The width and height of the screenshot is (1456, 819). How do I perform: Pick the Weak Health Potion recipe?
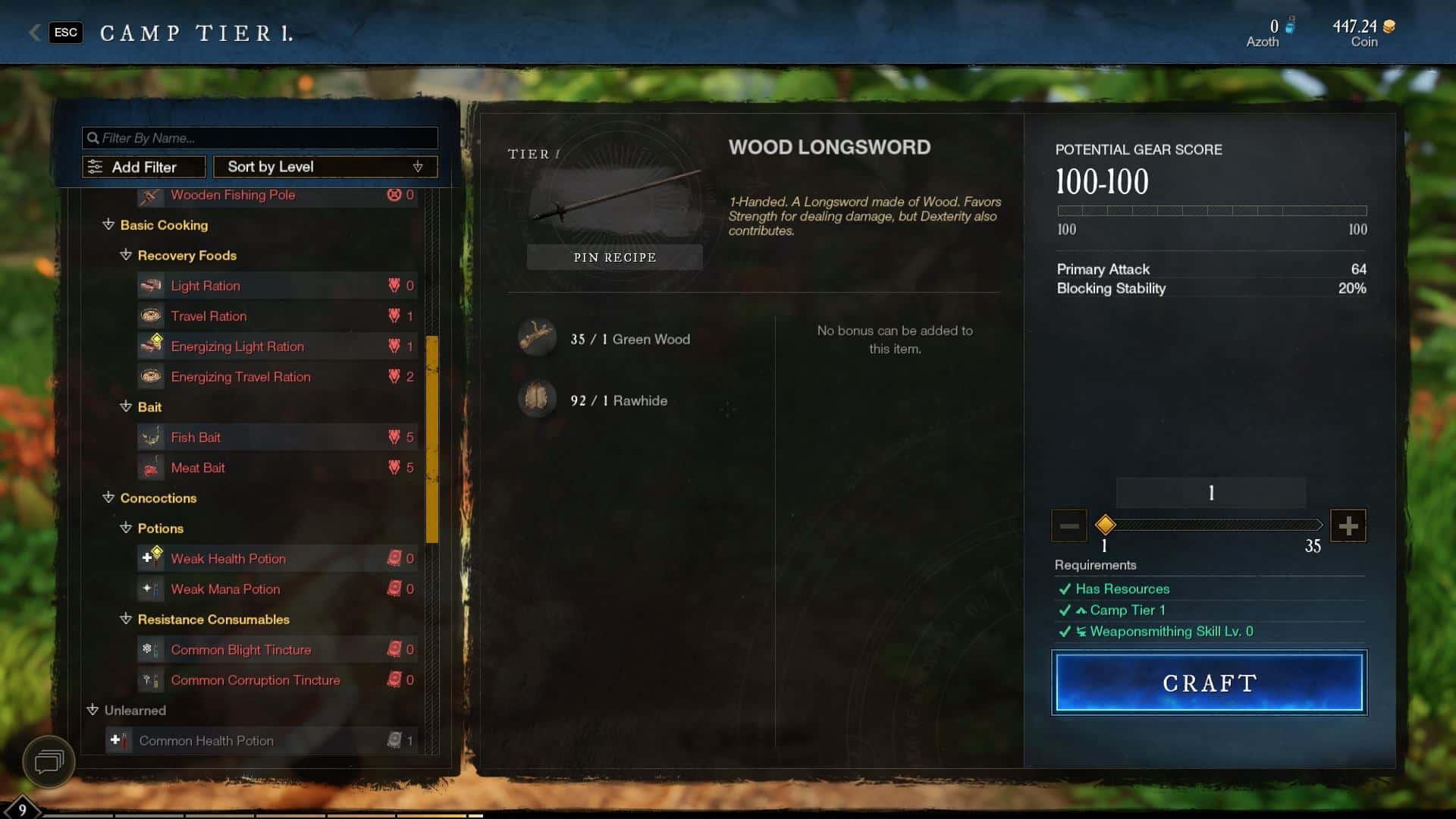(228, 559)
